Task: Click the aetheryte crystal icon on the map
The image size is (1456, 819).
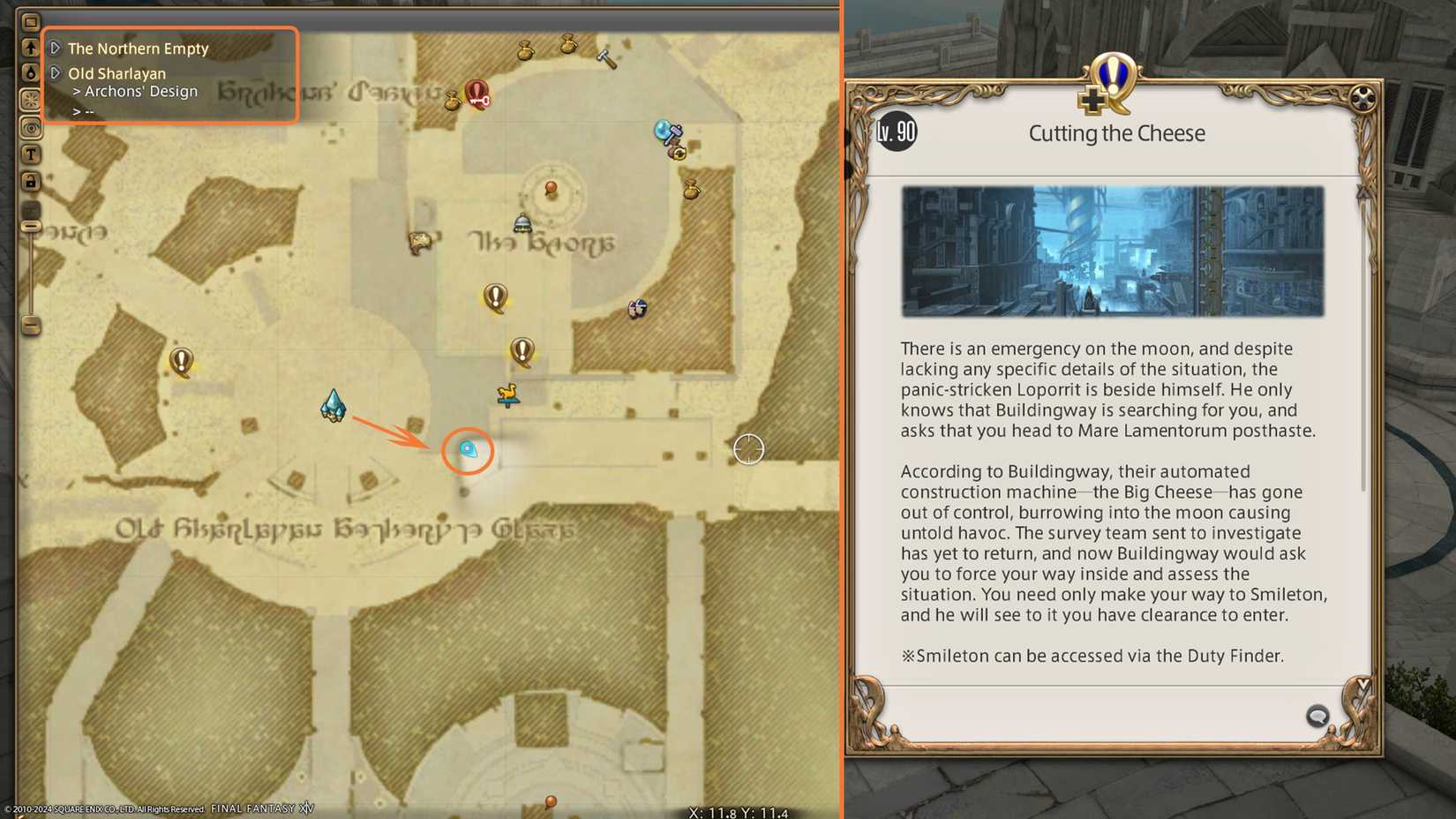Action: coord(334,407)
